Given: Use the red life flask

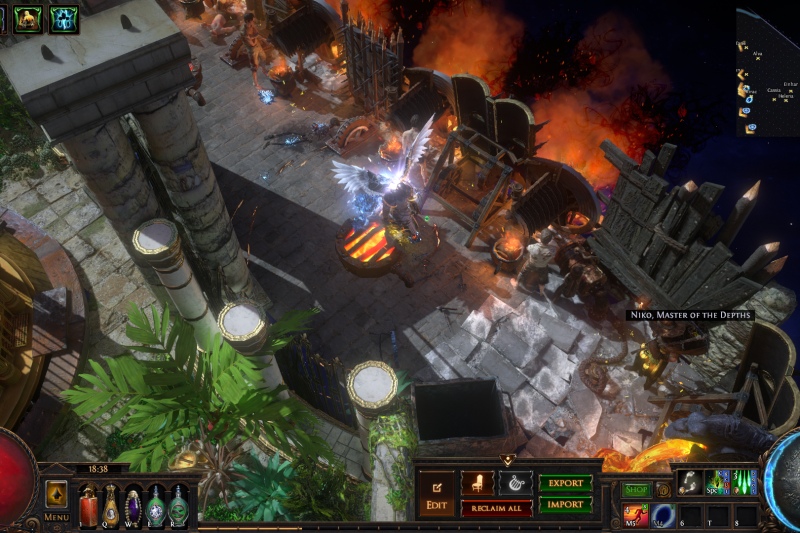Looking at the screenshot, I should point(89,506).
